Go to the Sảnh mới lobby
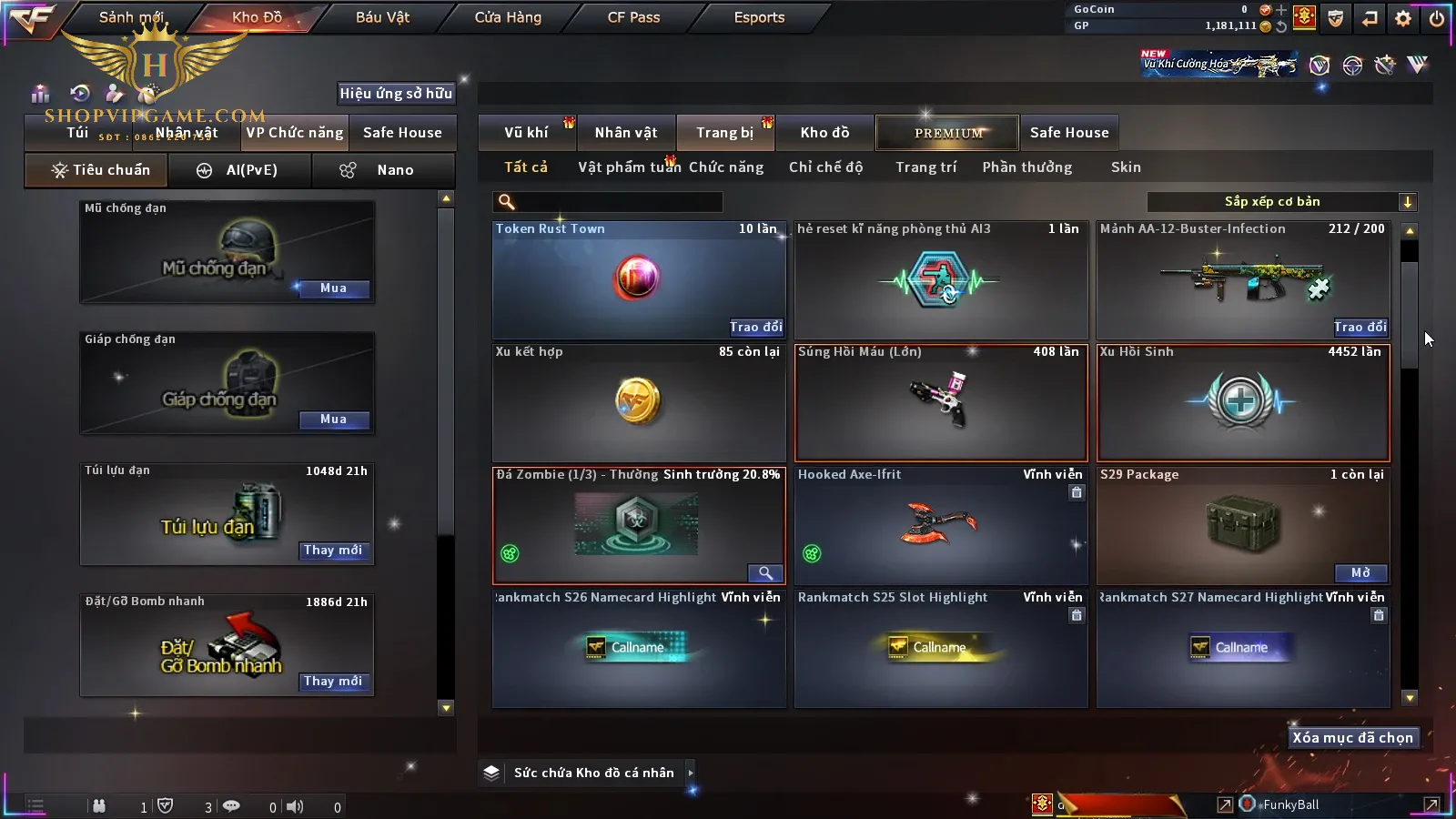The image size is (1456, 819). pyautogui.click(x=131, y=17)
